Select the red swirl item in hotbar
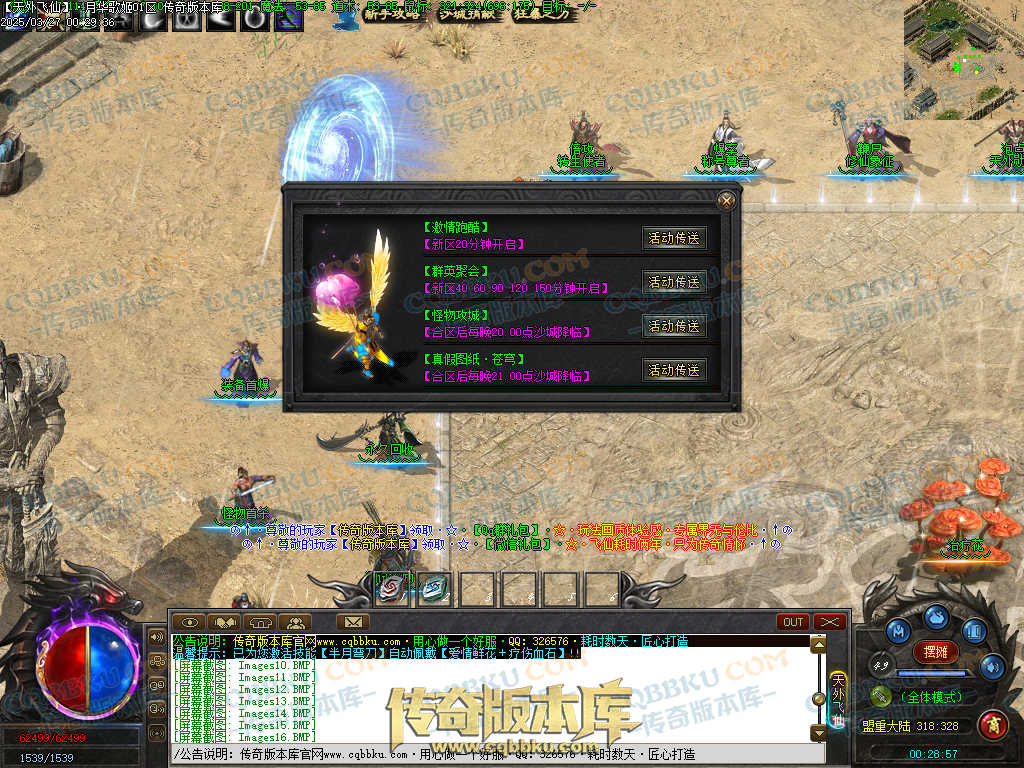 pyautogui.click(x=392, y=588)
